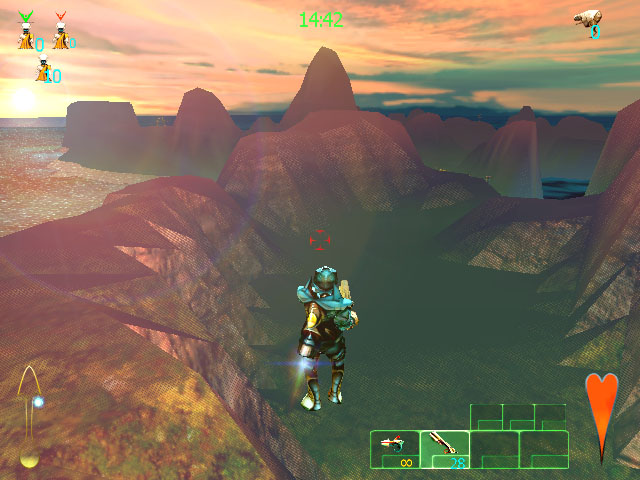Click the green-marked Smartie icon

tap(26, 32)
